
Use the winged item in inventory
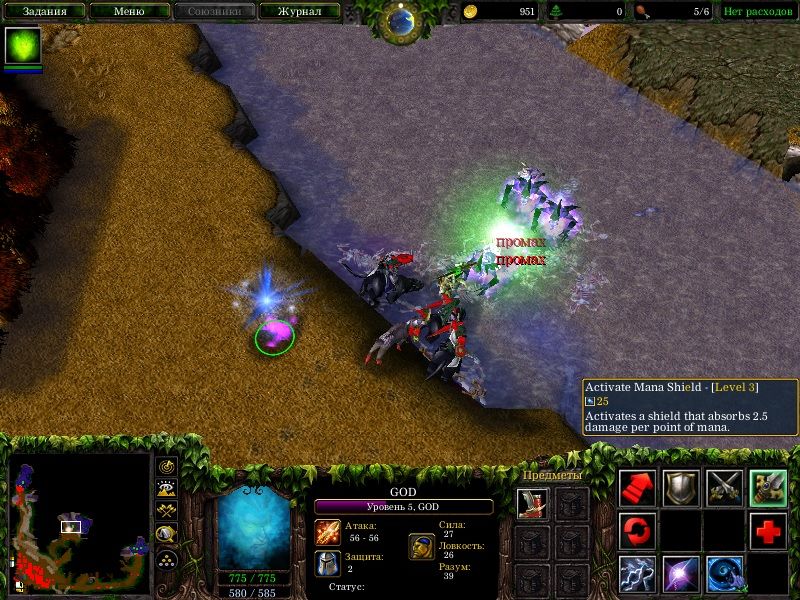click(x=533, y=503)
